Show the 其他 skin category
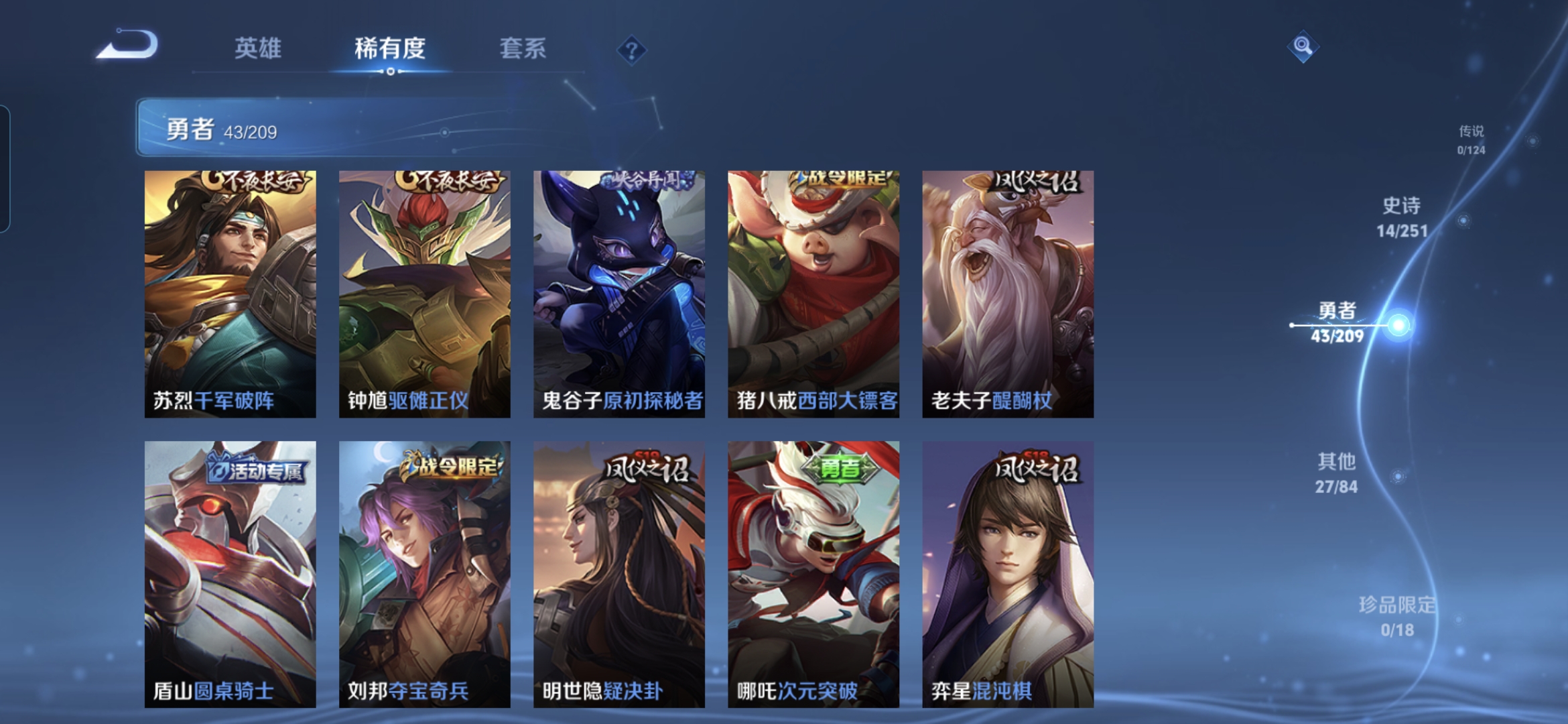1568x724 pixels. pos(1337,473)
